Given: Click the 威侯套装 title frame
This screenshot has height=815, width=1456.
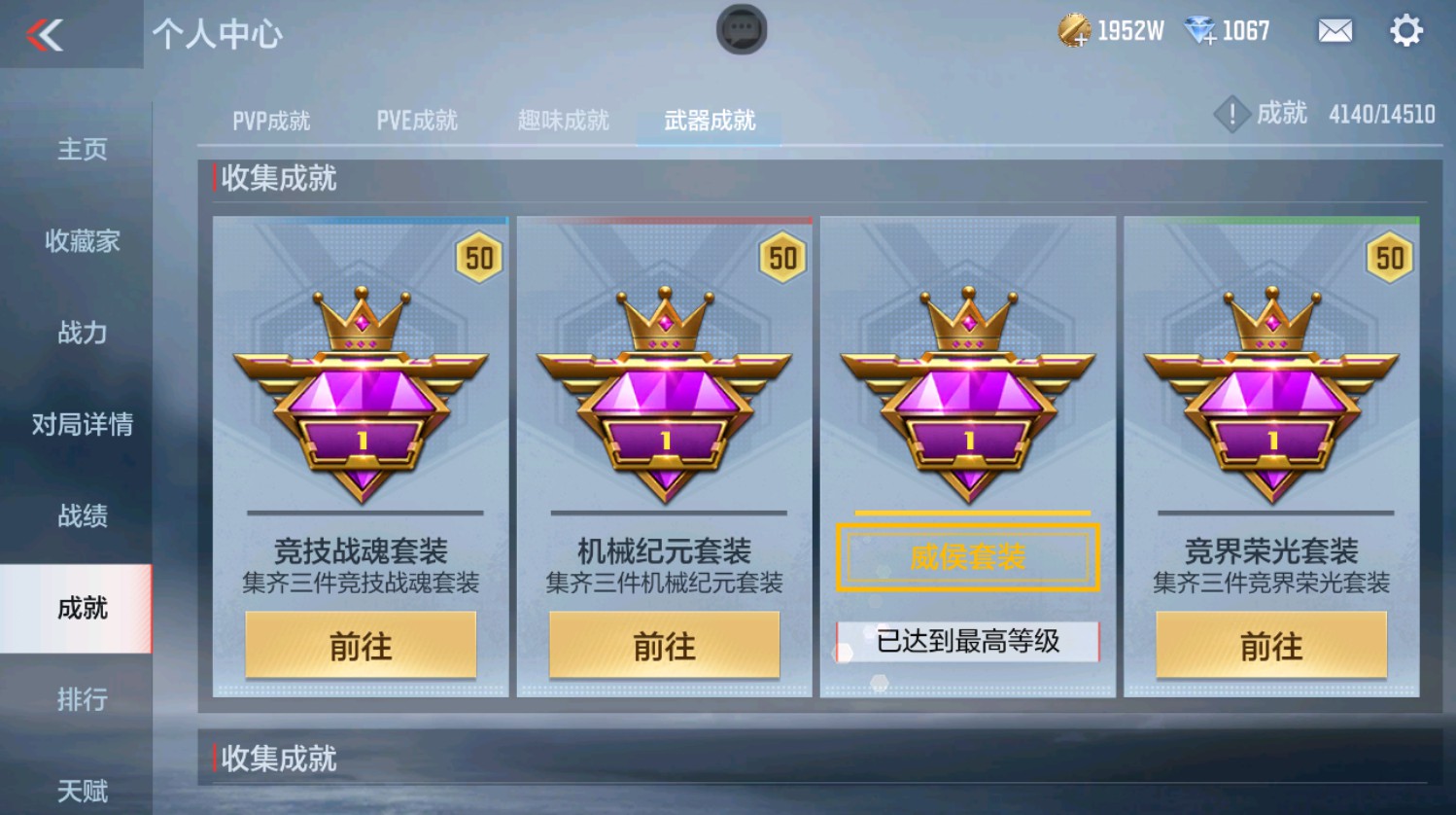Looking at the screenshot, I should 968,557.
